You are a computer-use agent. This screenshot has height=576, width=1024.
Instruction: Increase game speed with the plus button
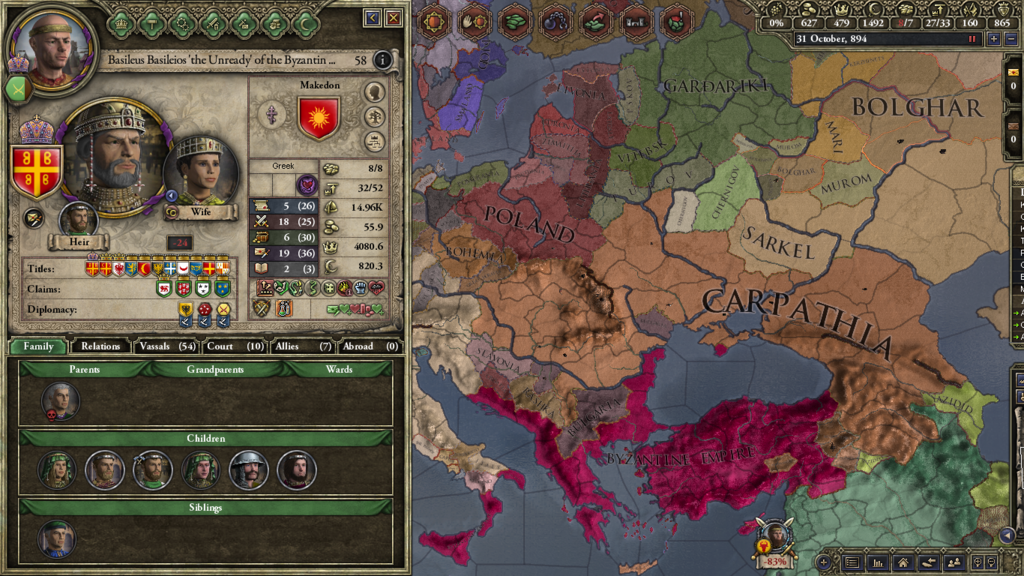tap(993, 39)
